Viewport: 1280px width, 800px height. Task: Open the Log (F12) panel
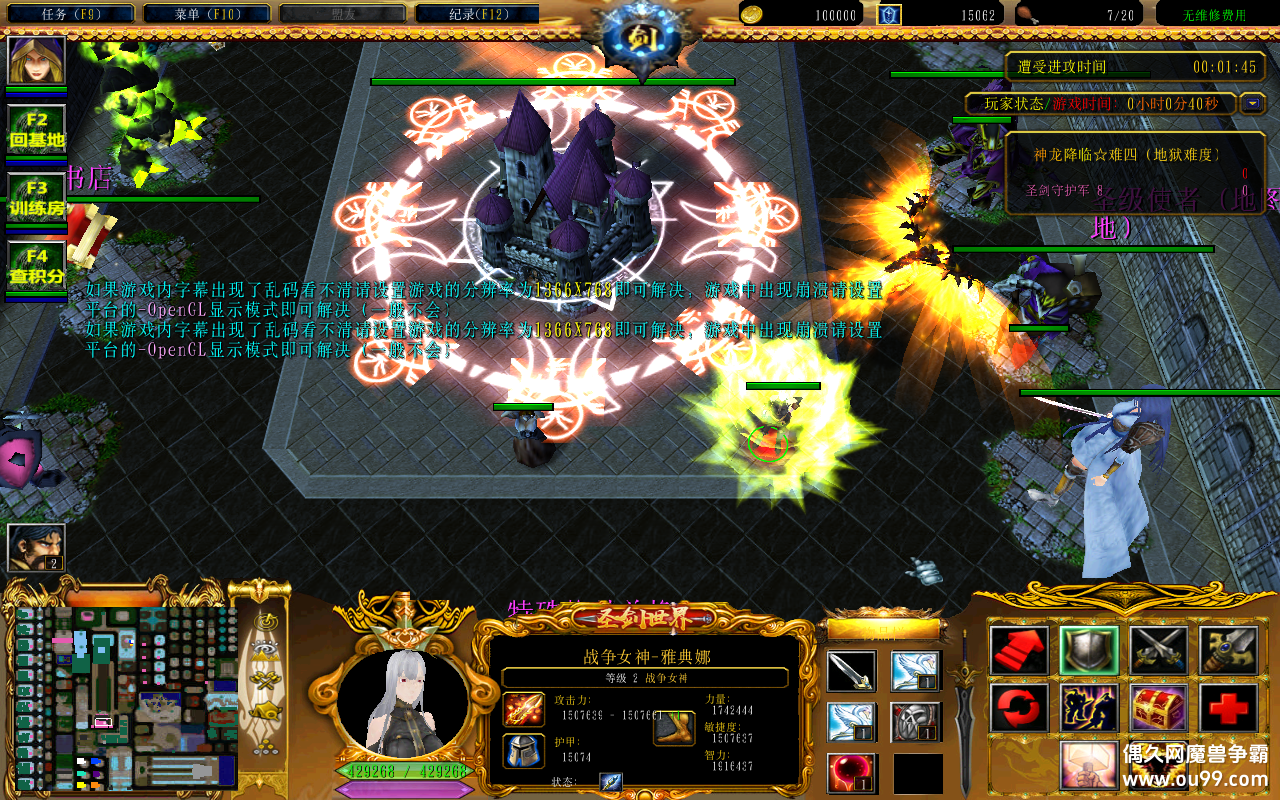point(476,14)
